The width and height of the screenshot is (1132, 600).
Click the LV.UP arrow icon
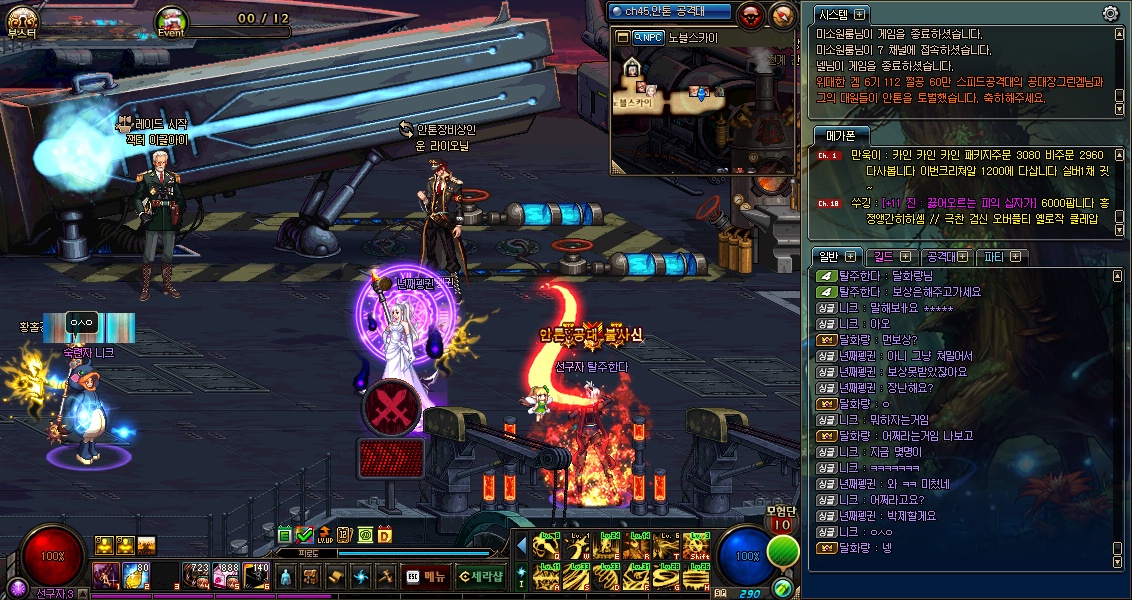pos(325,536)
